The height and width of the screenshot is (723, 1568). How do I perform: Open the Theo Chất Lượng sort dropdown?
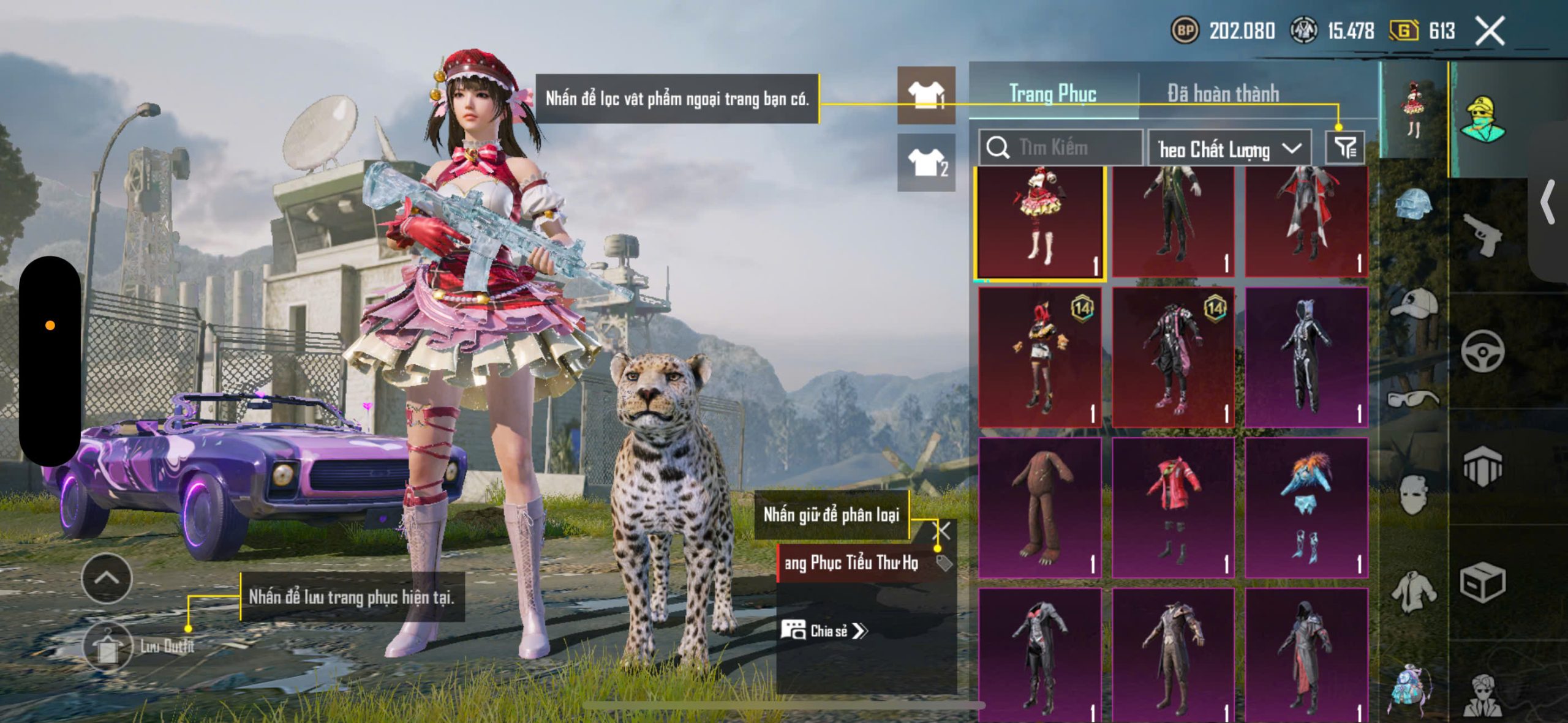(x=1229, y=149)
